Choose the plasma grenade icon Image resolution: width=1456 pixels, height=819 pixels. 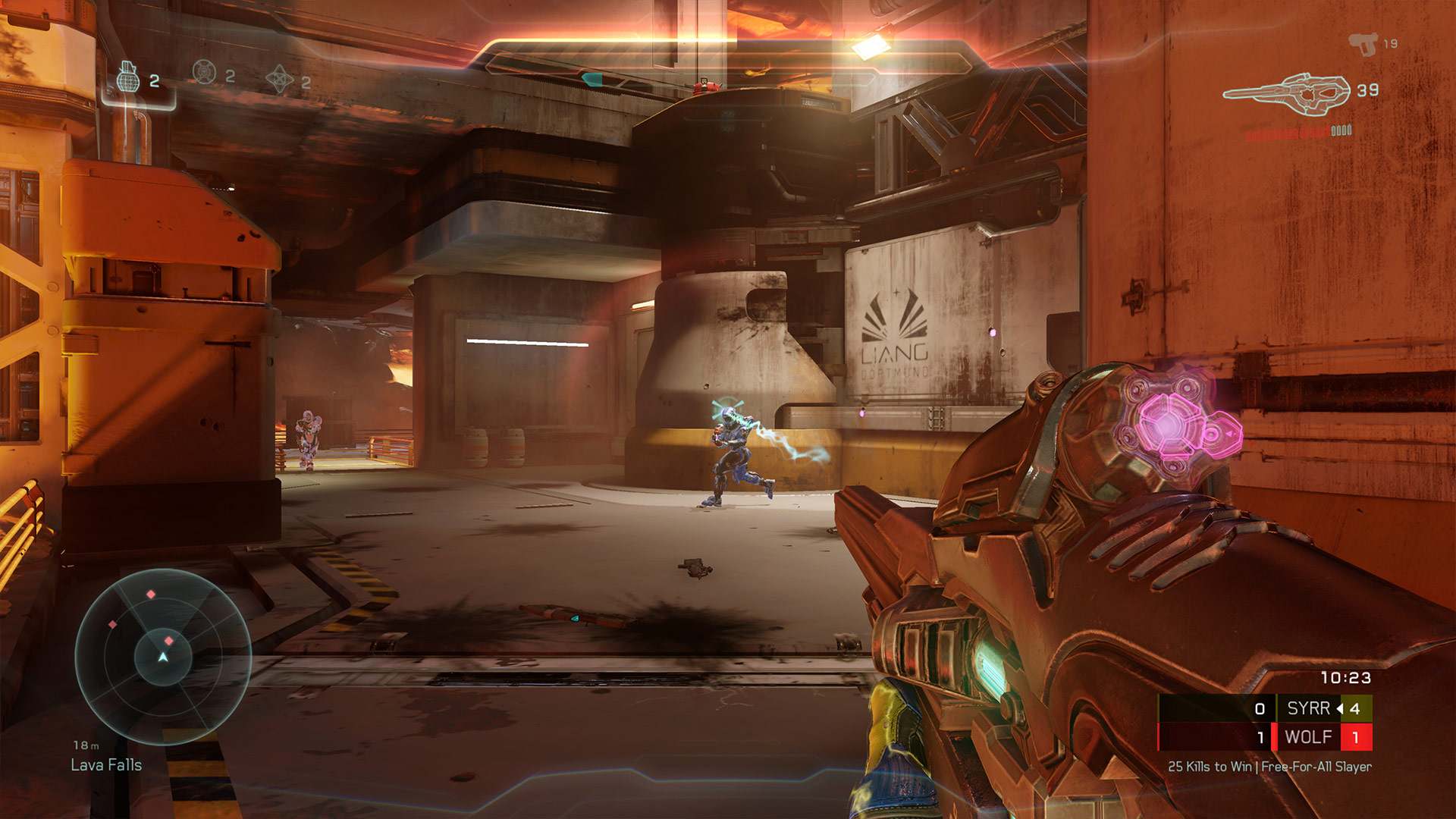pos(204,73)
